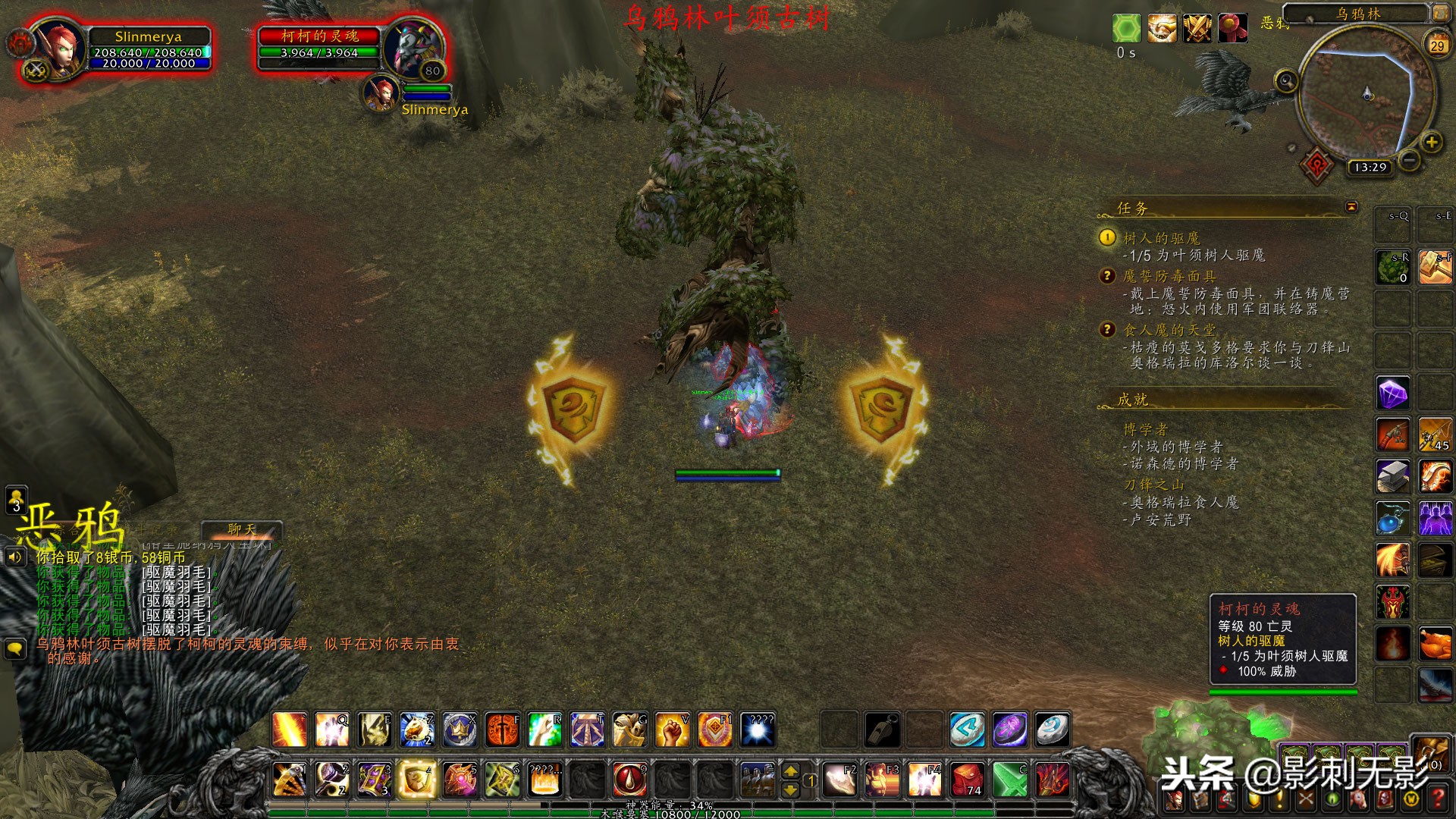Image resolution: width=1456 pixels, height=819 pixels.
Task: Click the action bar page up arrow
Action: [790, 771]
